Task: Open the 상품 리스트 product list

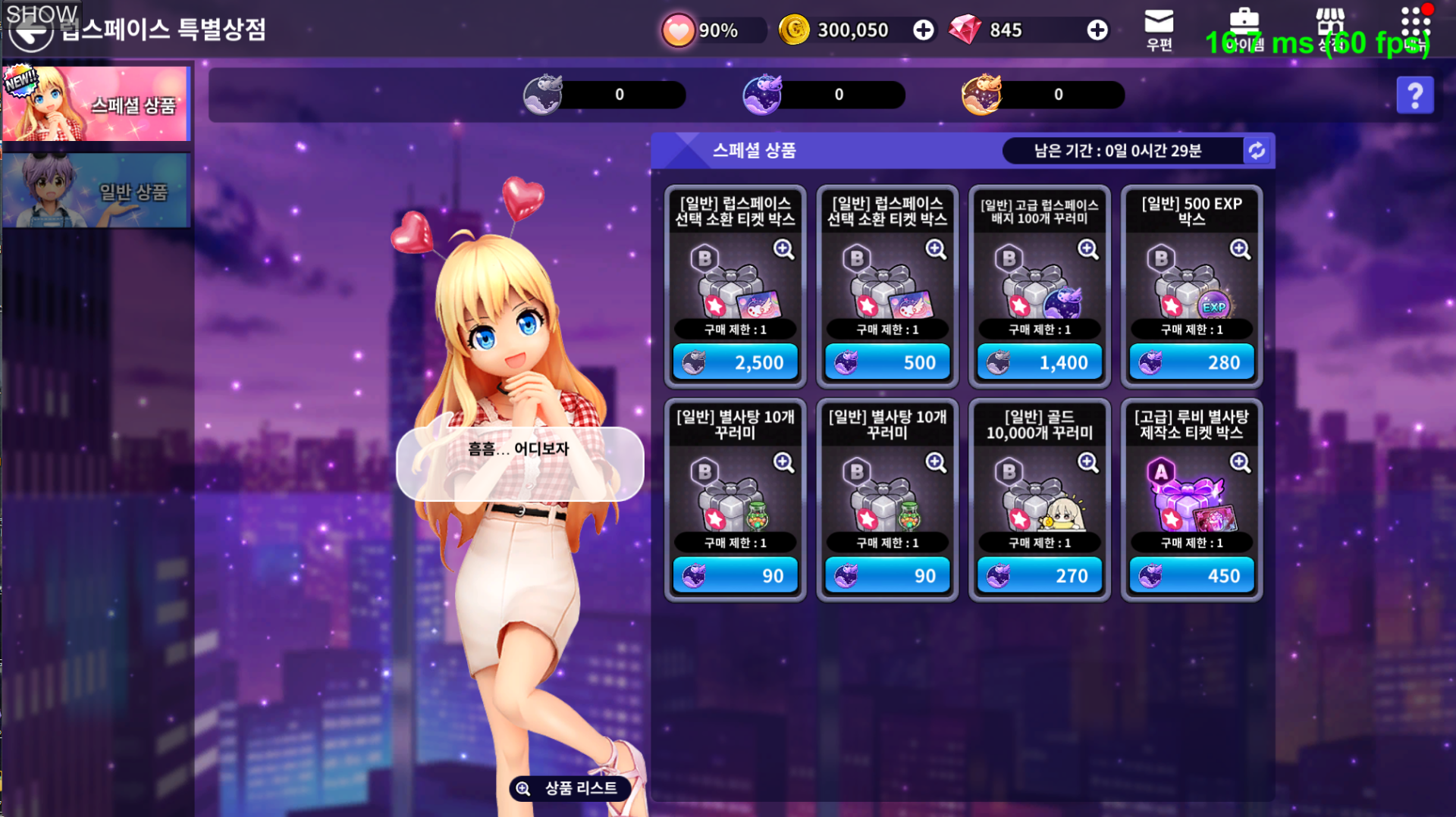Action: point(570,788)
